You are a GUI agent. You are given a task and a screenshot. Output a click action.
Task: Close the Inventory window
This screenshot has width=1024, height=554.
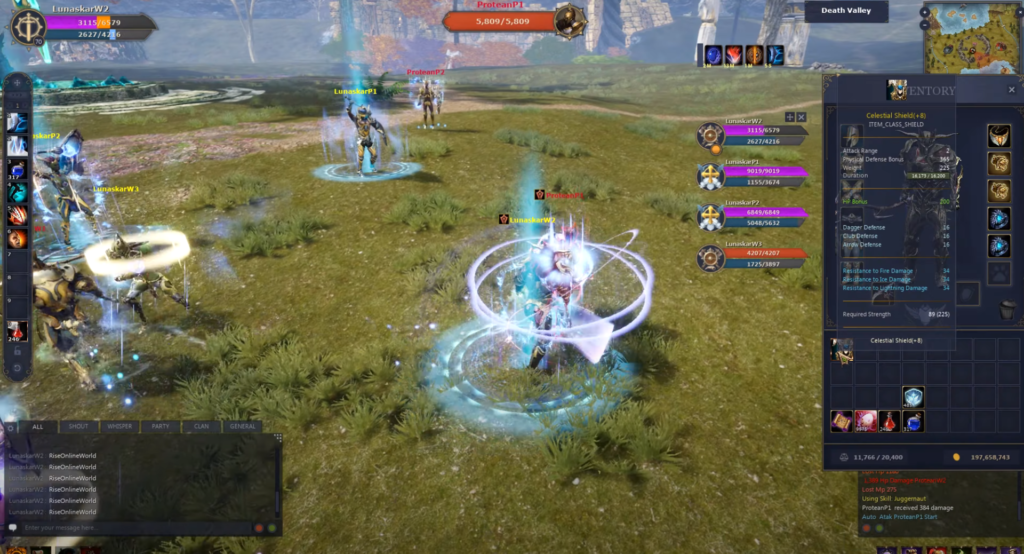1011,90
